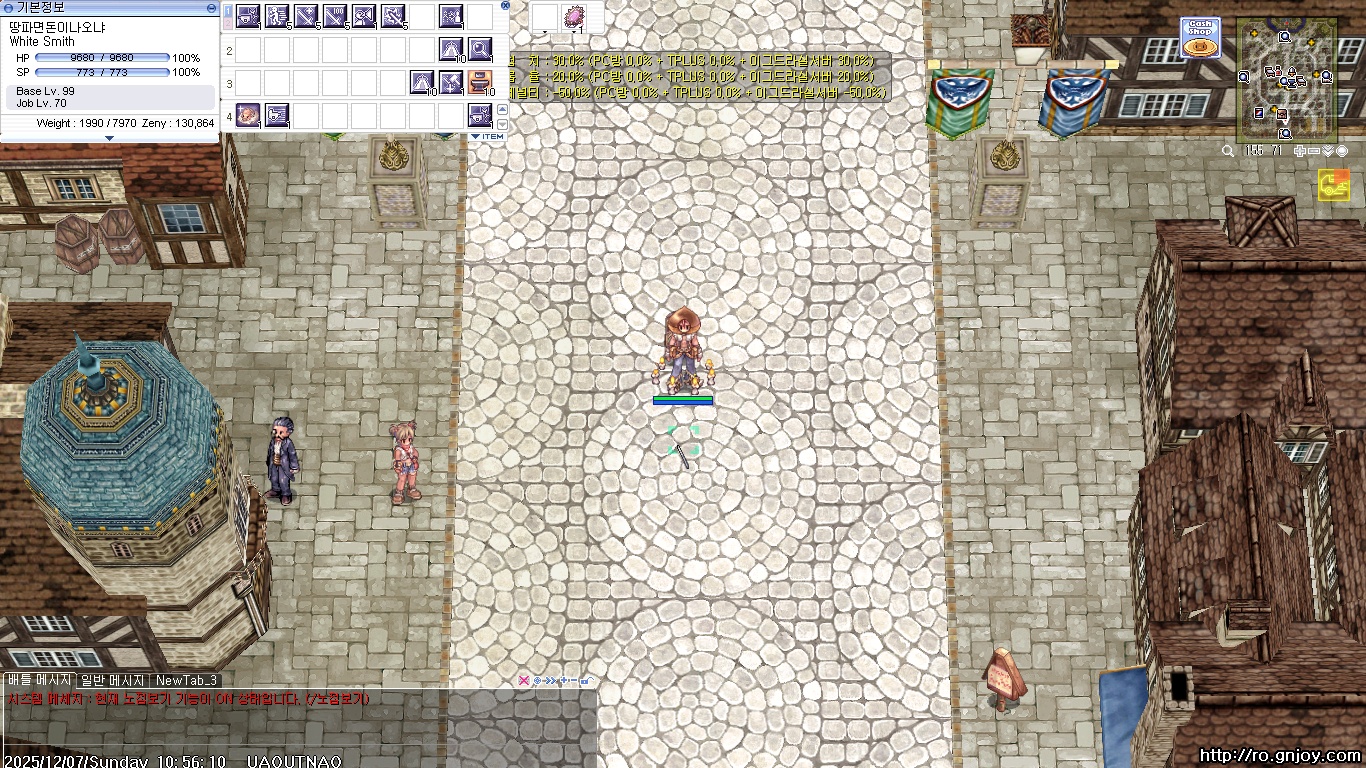
Task: Zoom in the minimap with the plus button
Action: [x=1300, y=151]
